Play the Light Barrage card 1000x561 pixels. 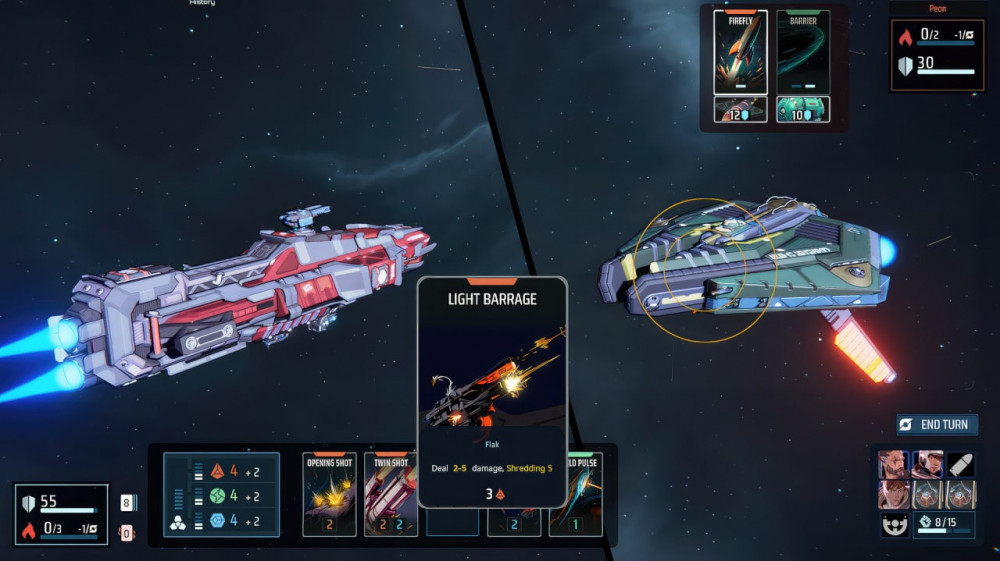pos(492,391)
